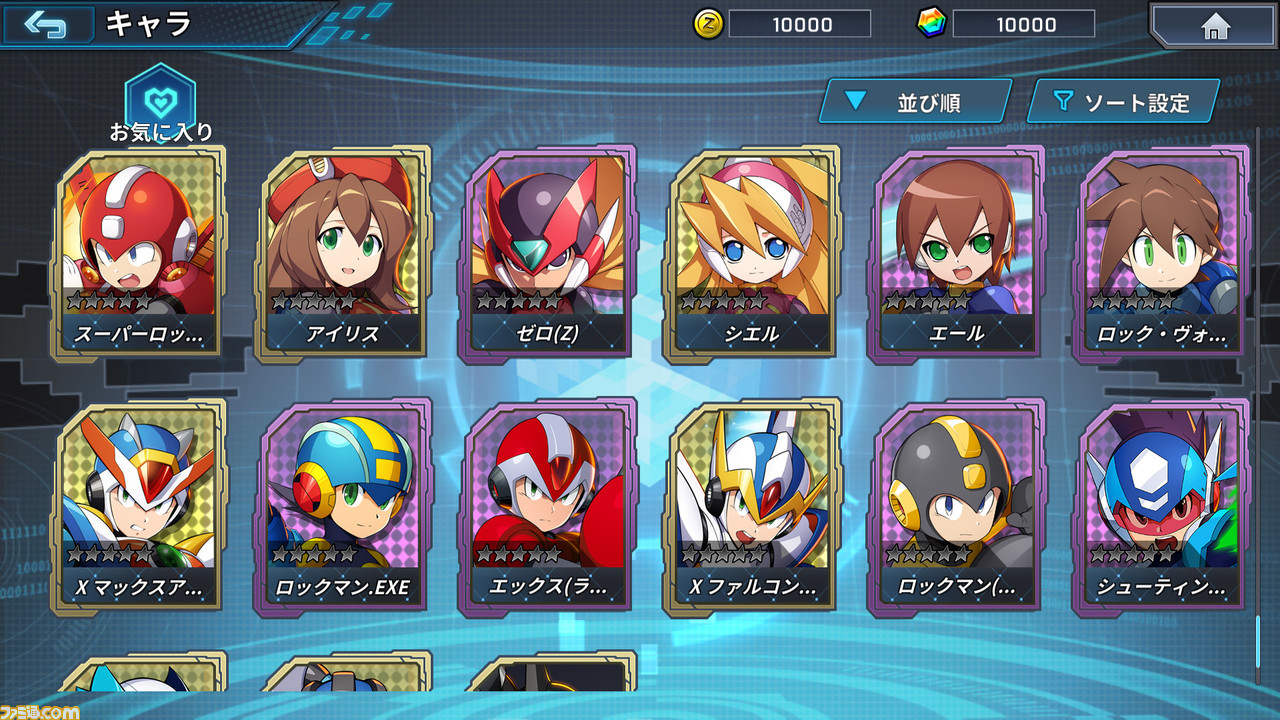Return to the home screen
The image size is (1280, 720).
(x=1214, y=25)
